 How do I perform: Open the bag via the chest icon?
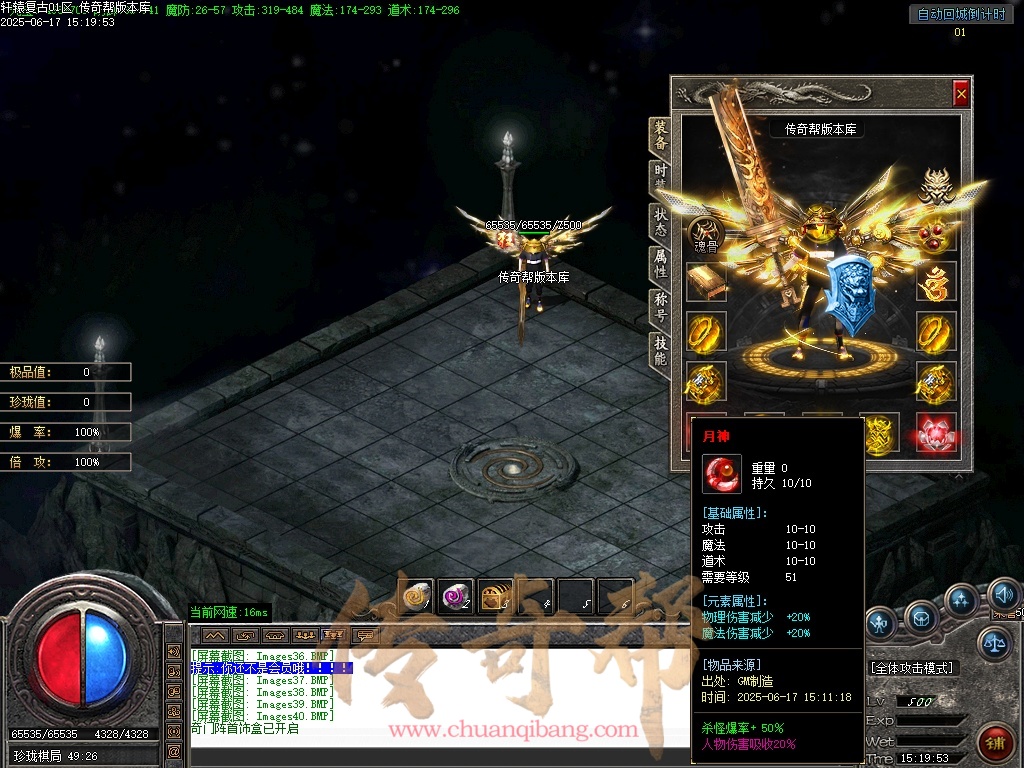(921, 617)
